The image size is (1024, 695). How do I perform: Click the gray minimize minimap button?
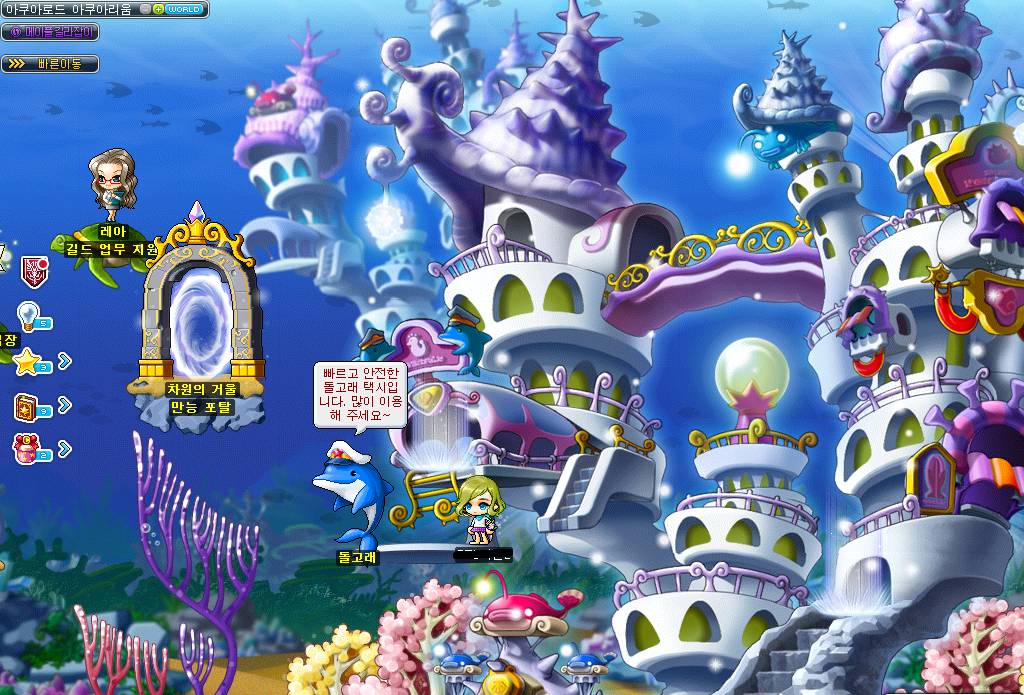click(x=146, y=9)
